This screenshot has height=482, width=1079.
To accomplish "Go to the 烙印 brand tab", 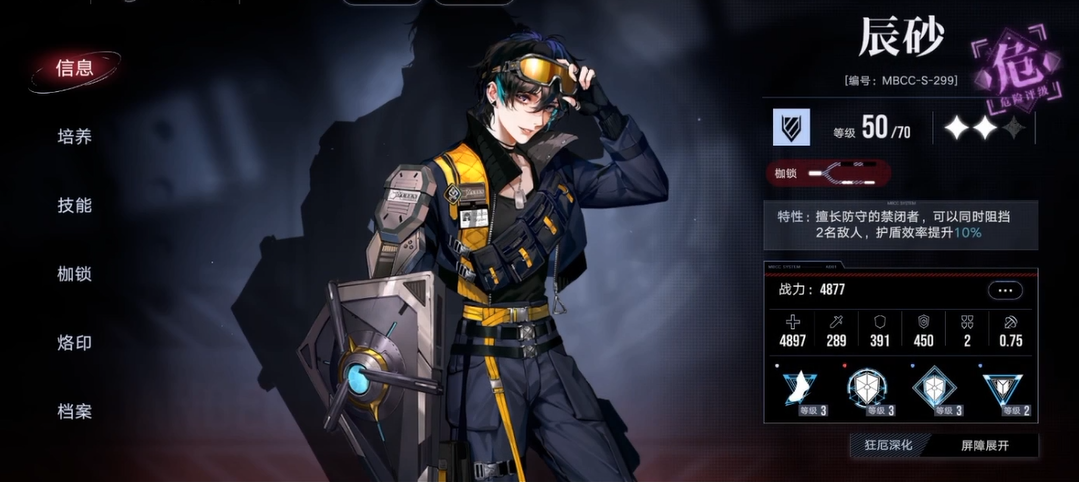I will click(74, 343).
